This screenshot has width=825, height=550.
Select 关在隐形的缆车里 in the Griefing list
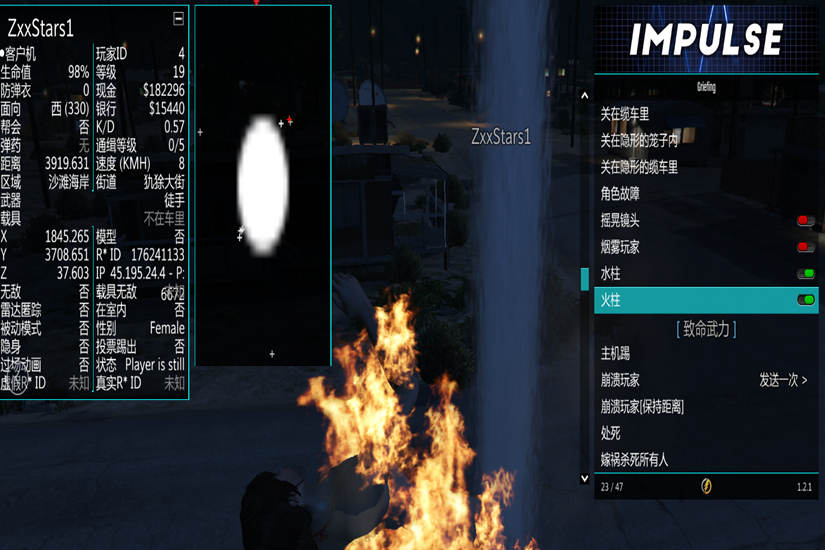(x=639, y=167)
